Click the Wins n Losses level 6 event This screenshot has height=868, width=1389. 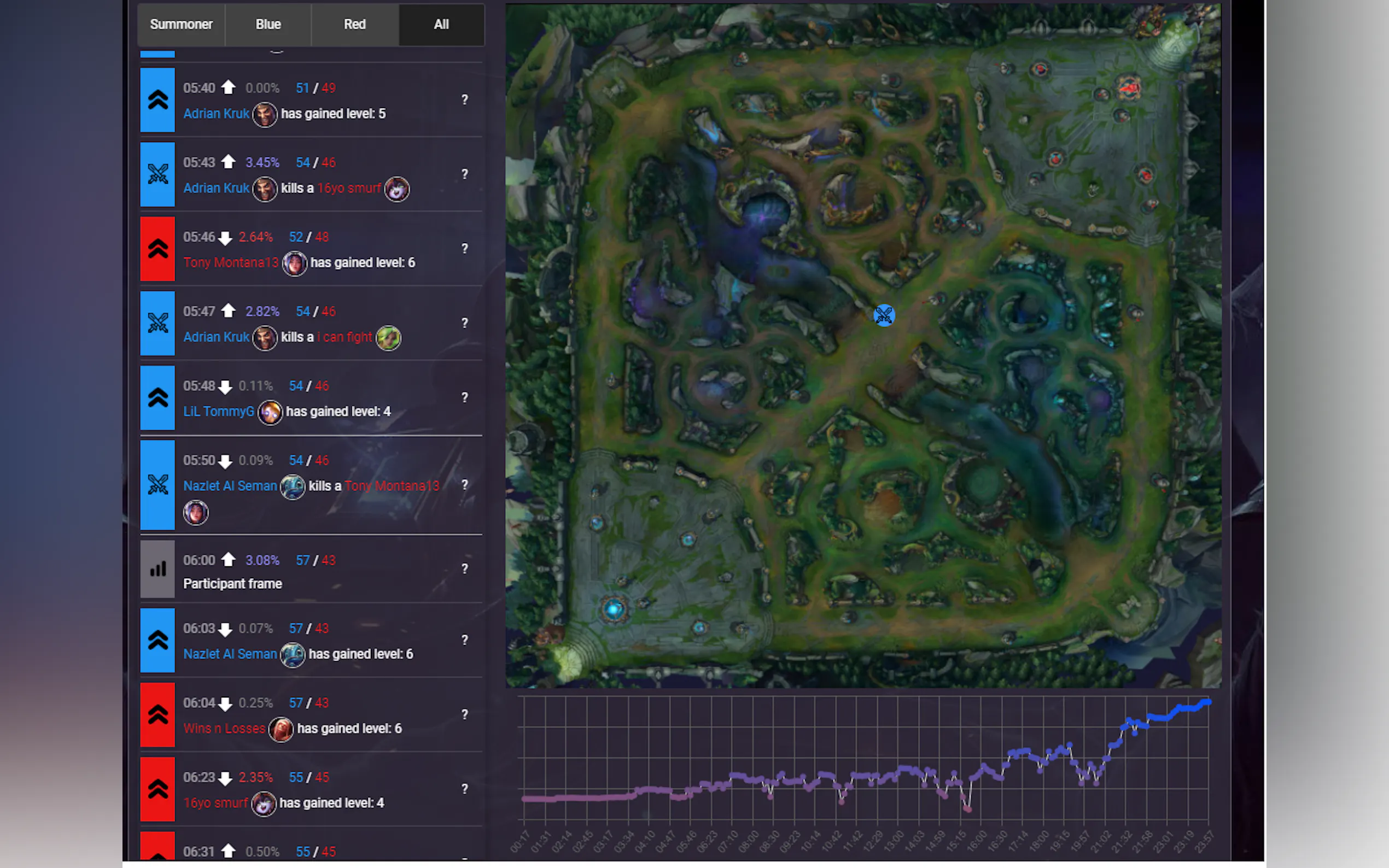coord(310,715)
